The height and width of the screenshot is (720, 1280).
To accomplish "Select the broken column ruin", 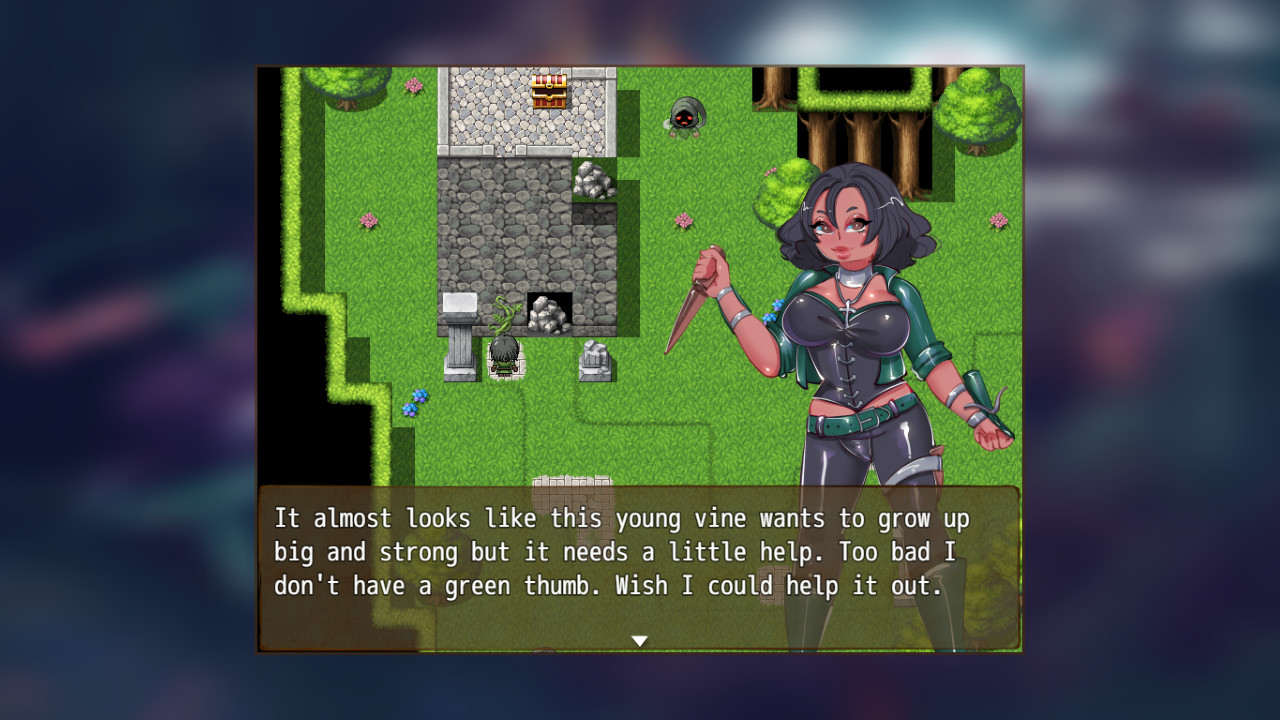I will pyautogui.click(x=594, y=361).
